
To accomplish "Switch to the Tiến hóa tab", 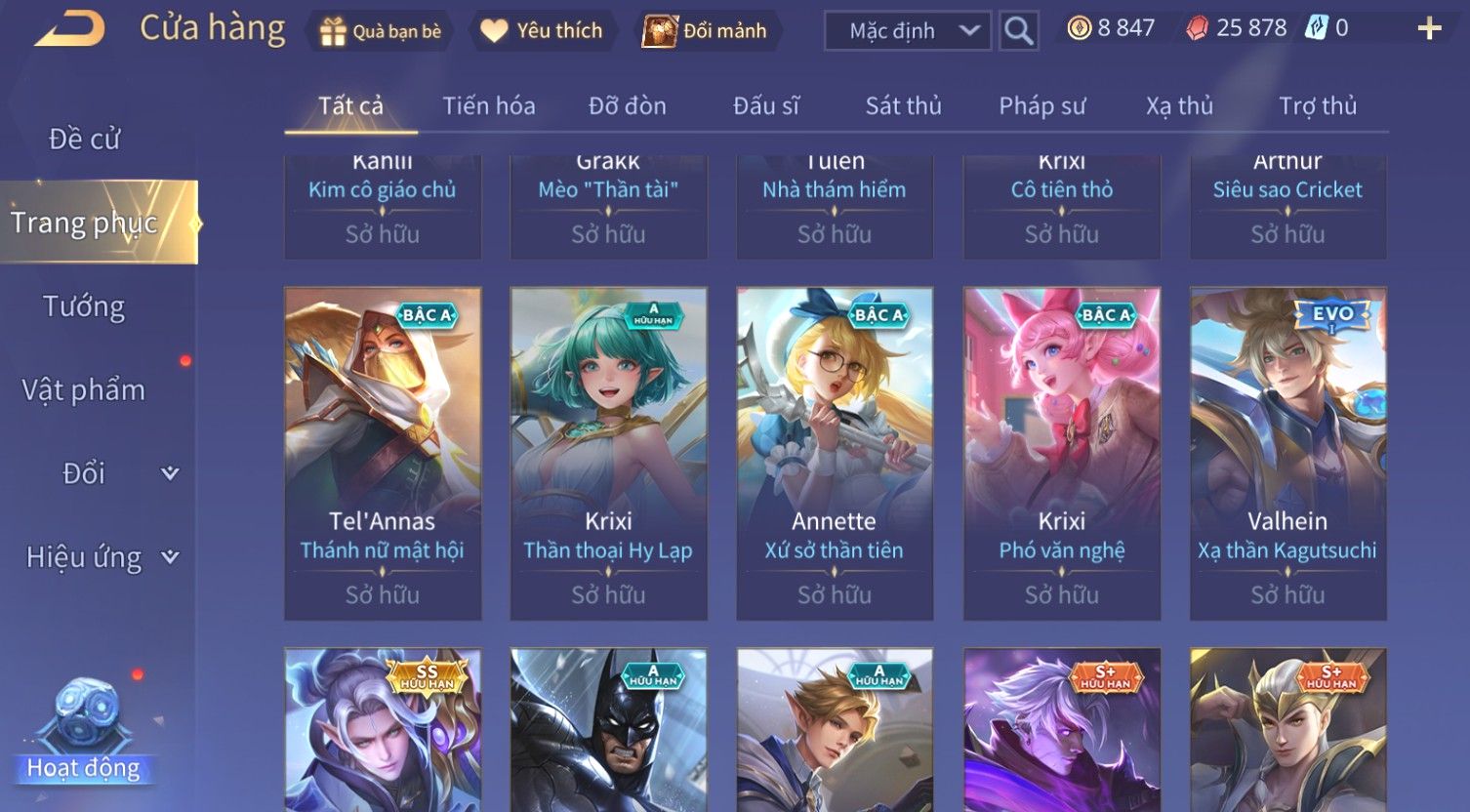I will click(x=488, y=105).
